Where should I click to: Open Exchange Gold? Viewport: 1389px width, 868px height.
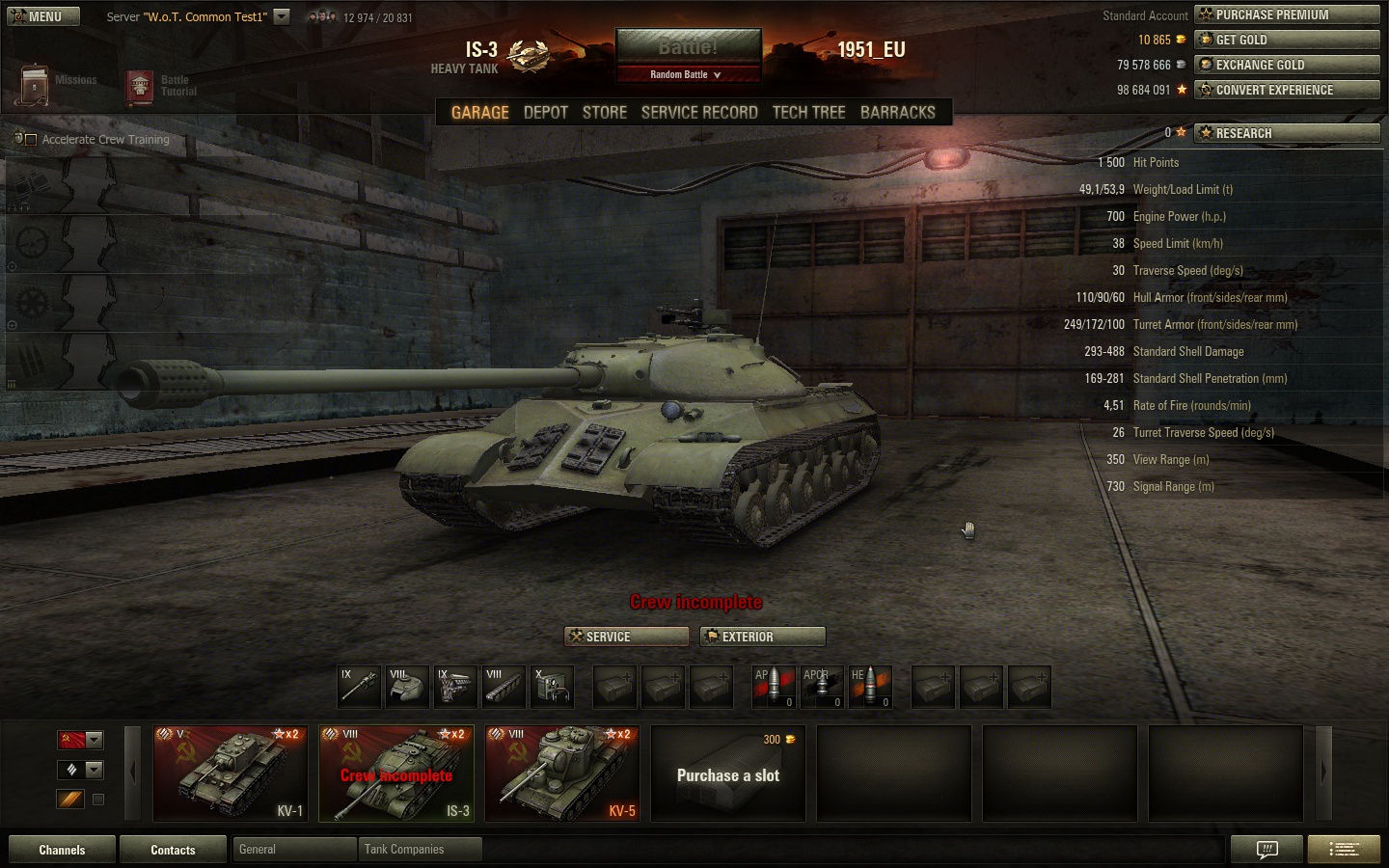[x=1287, y=65]
